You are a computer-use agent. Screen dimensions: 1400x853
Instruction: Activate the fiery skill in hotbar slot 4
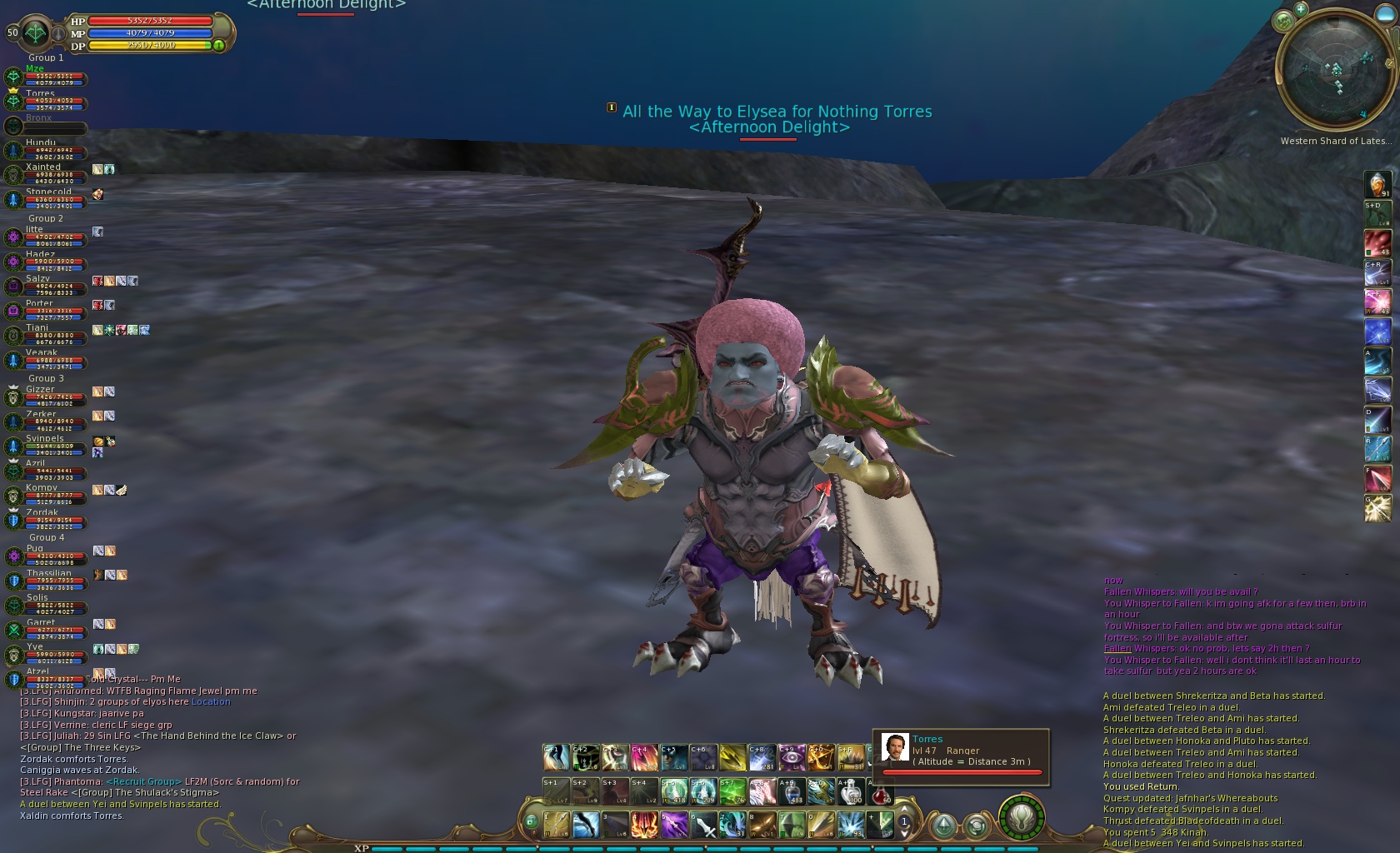point(644,825)
